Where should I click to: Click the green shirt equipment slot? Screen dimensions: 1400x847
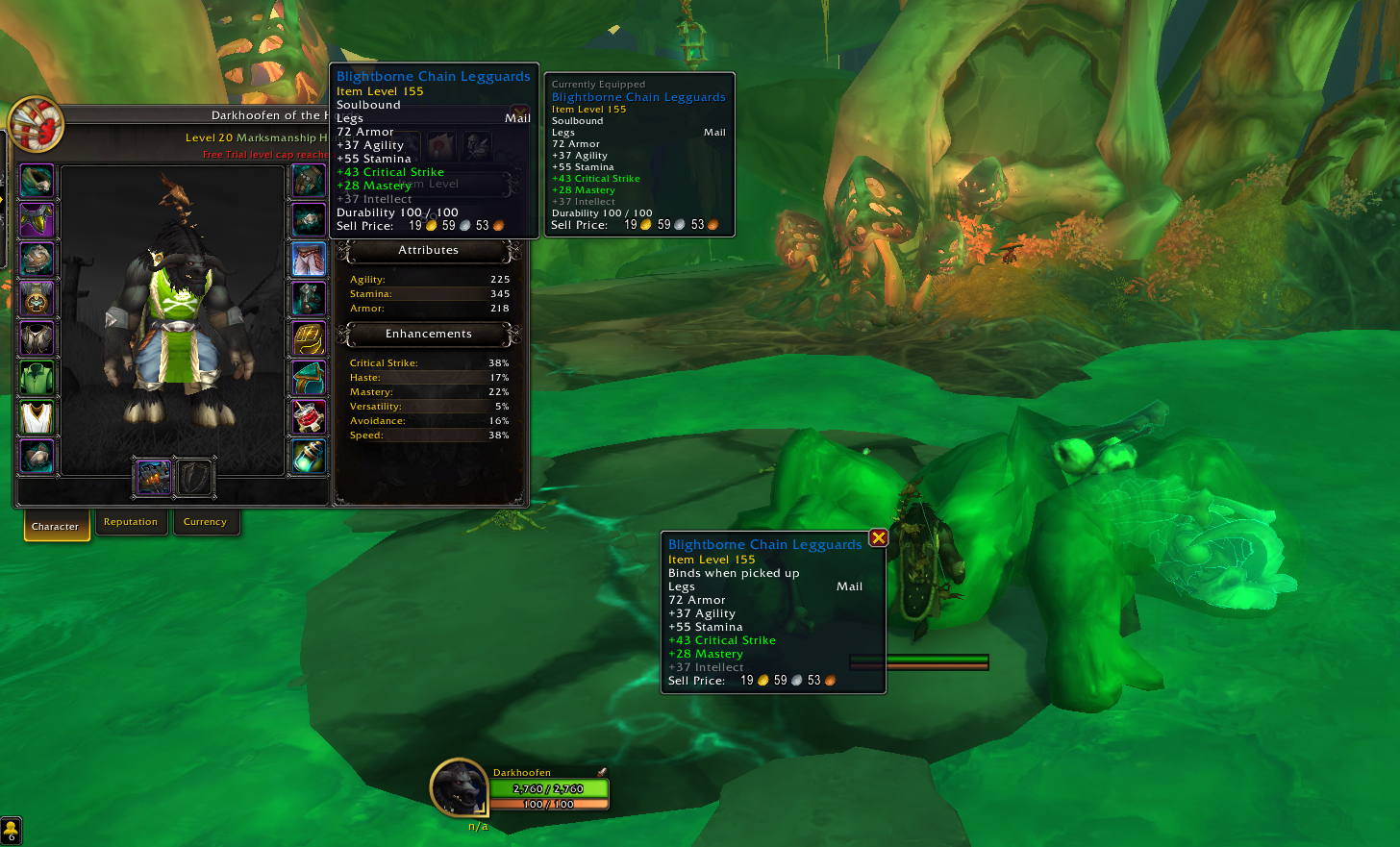coord(37,378)
